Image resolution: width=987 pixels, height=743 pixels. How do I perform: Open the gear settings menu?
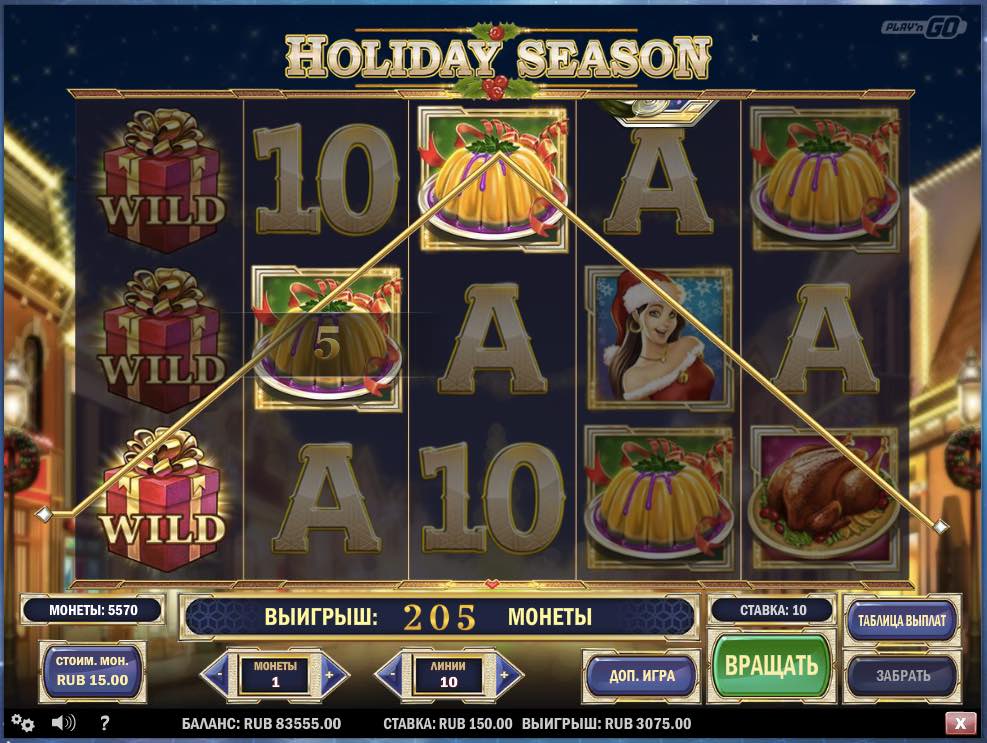pyautogui.click(x=22, y=723)
